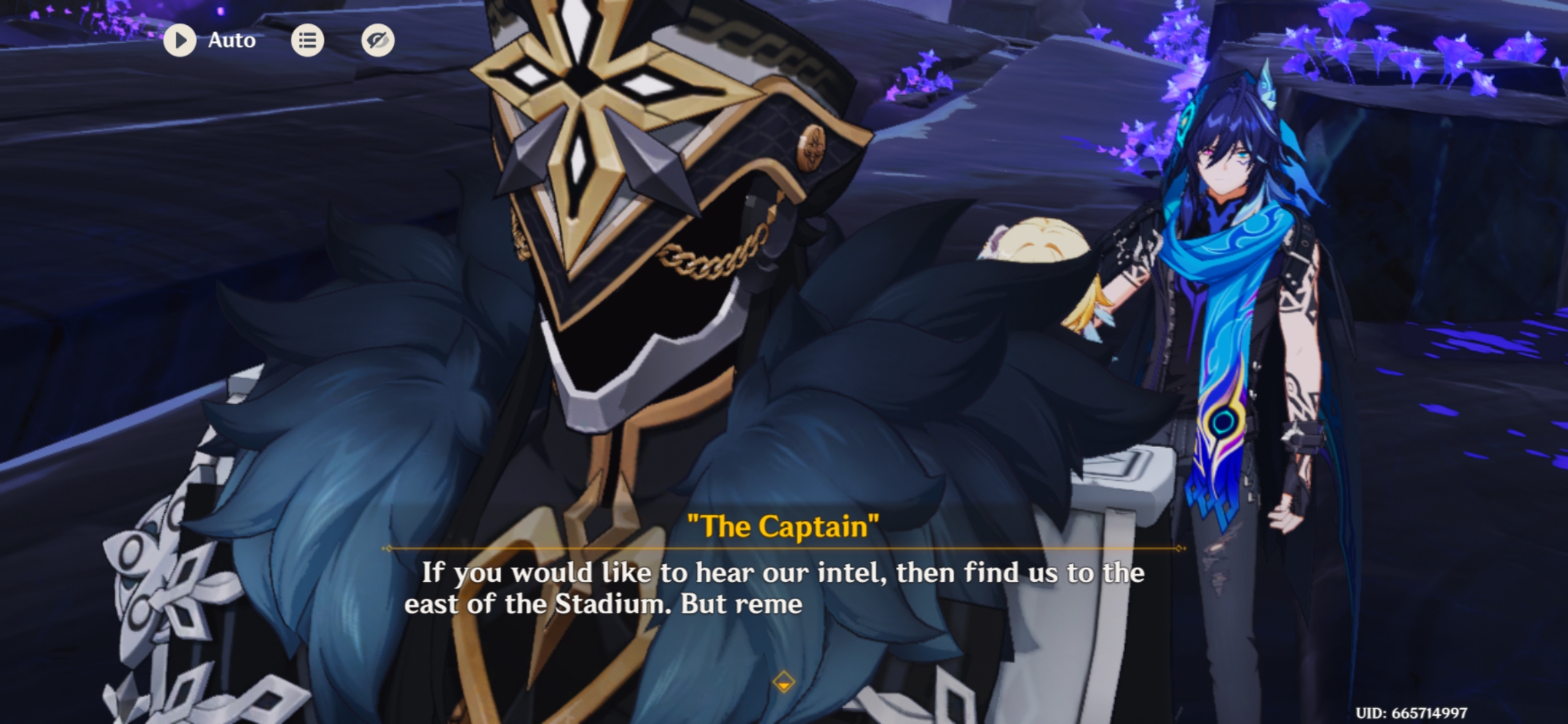Click the crossed-out eye button
The width and height of the screenshot is (1568, 724).
tap(377, 40)
